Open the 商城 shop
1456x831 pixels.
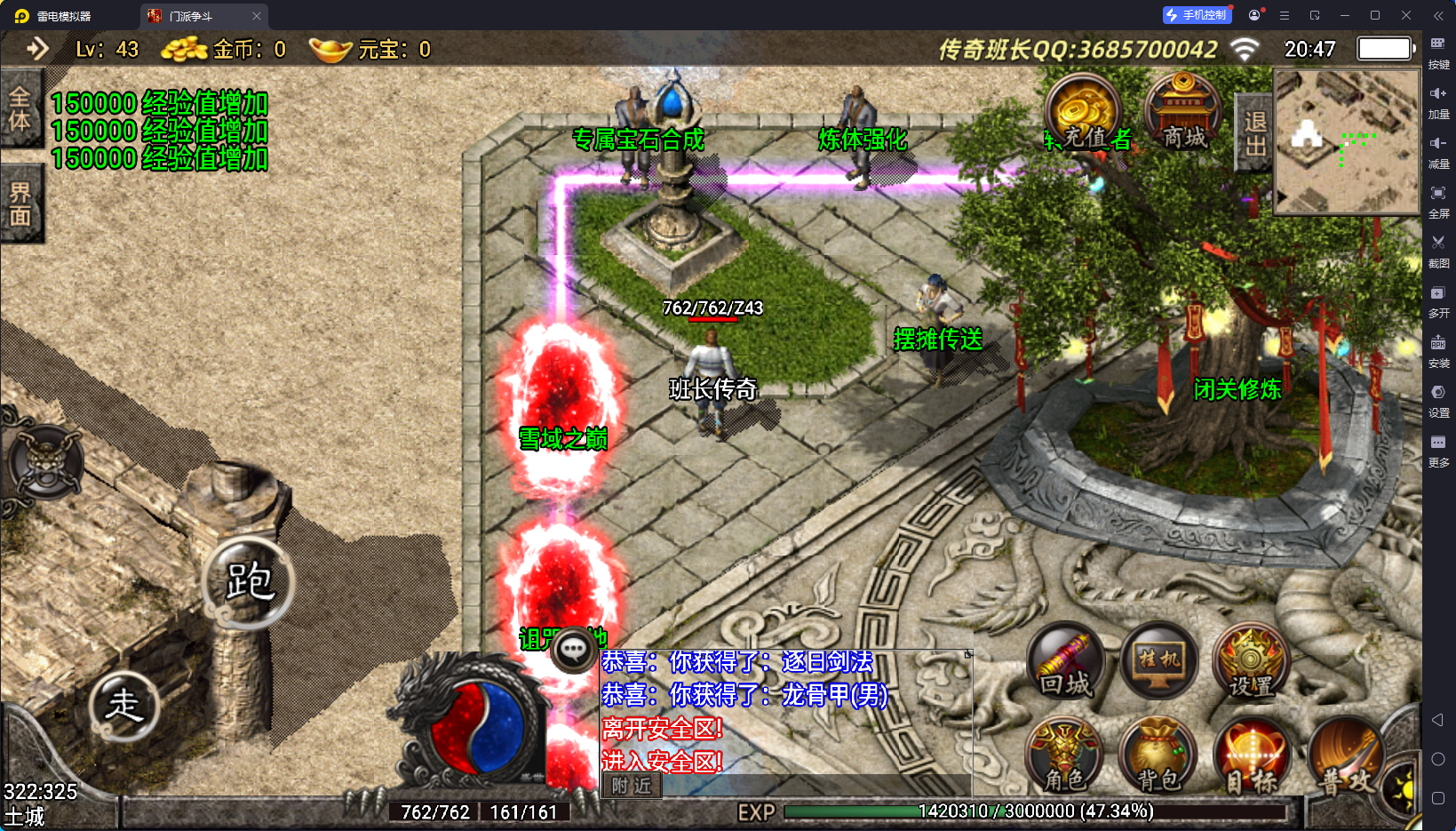coord(1184,115)
